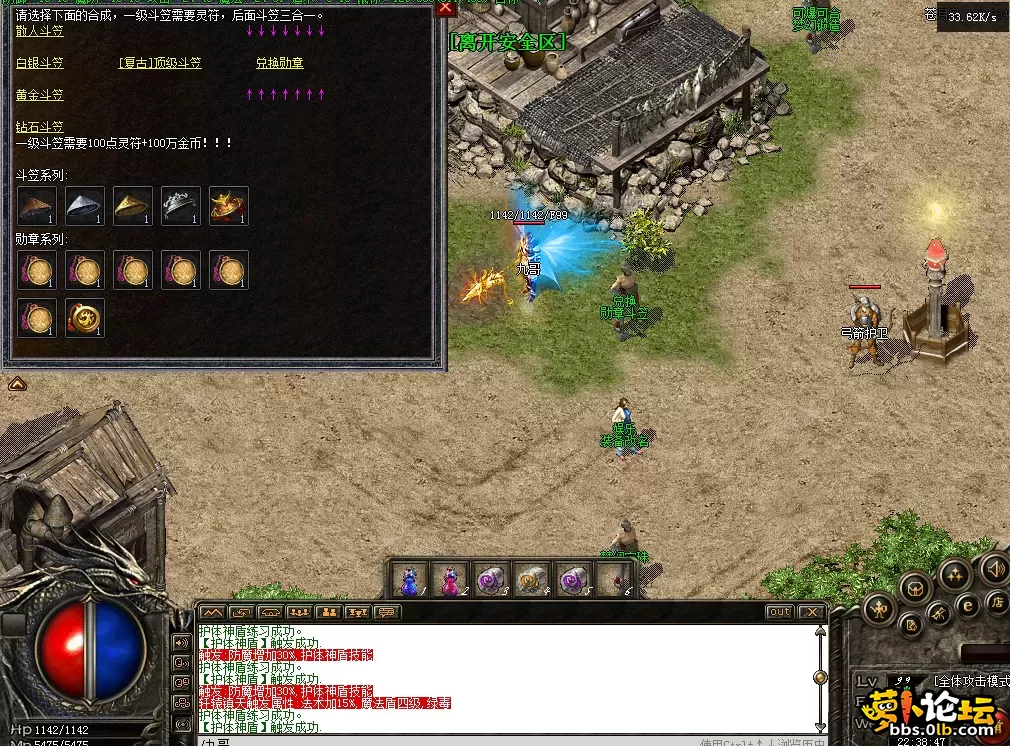Choose the 黄金斗笠 synthesis option
Screen dimensions: 1010x746
40,95
